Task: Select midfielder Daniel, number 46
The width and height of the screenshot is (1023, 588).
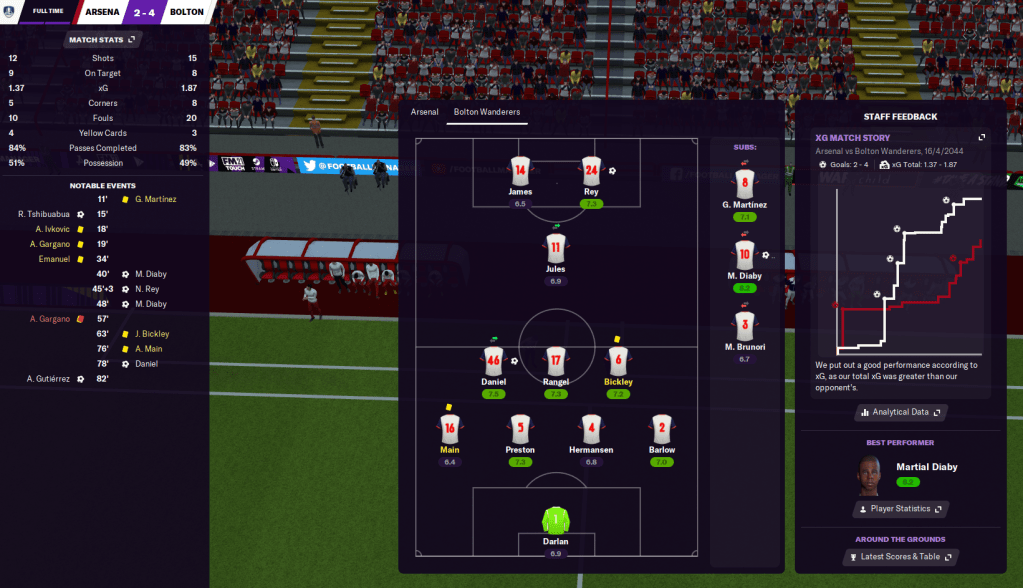Action: coord(493,362)
